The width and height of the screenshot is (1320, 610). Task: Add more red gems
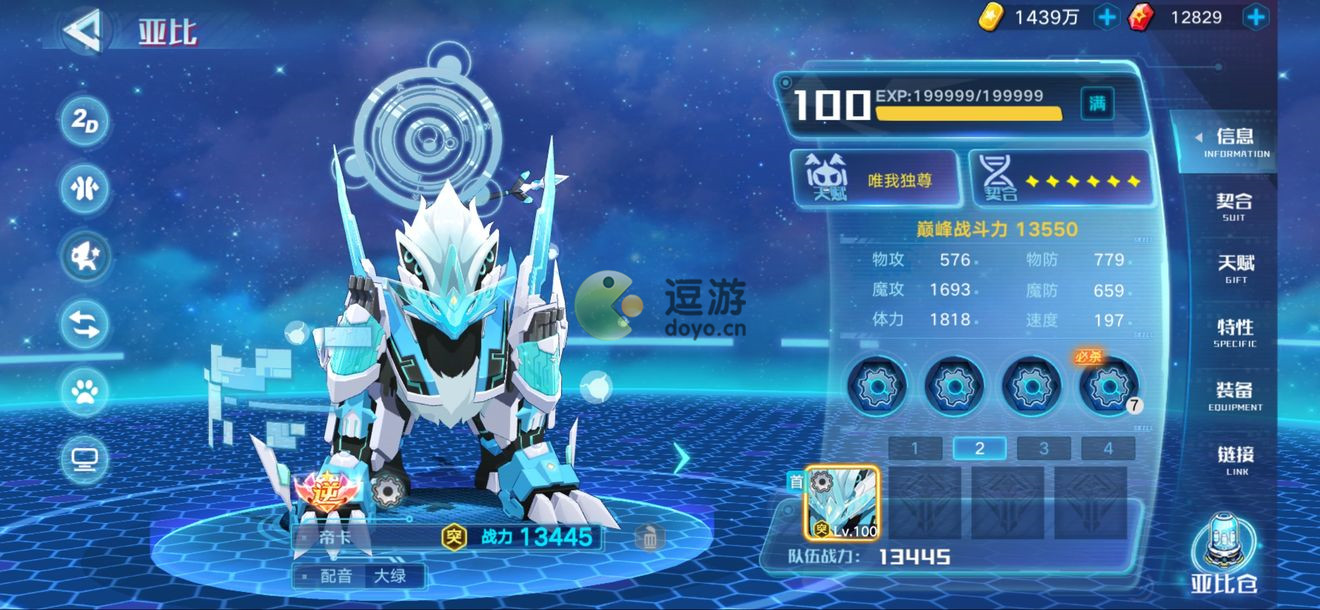[1256, 16]
